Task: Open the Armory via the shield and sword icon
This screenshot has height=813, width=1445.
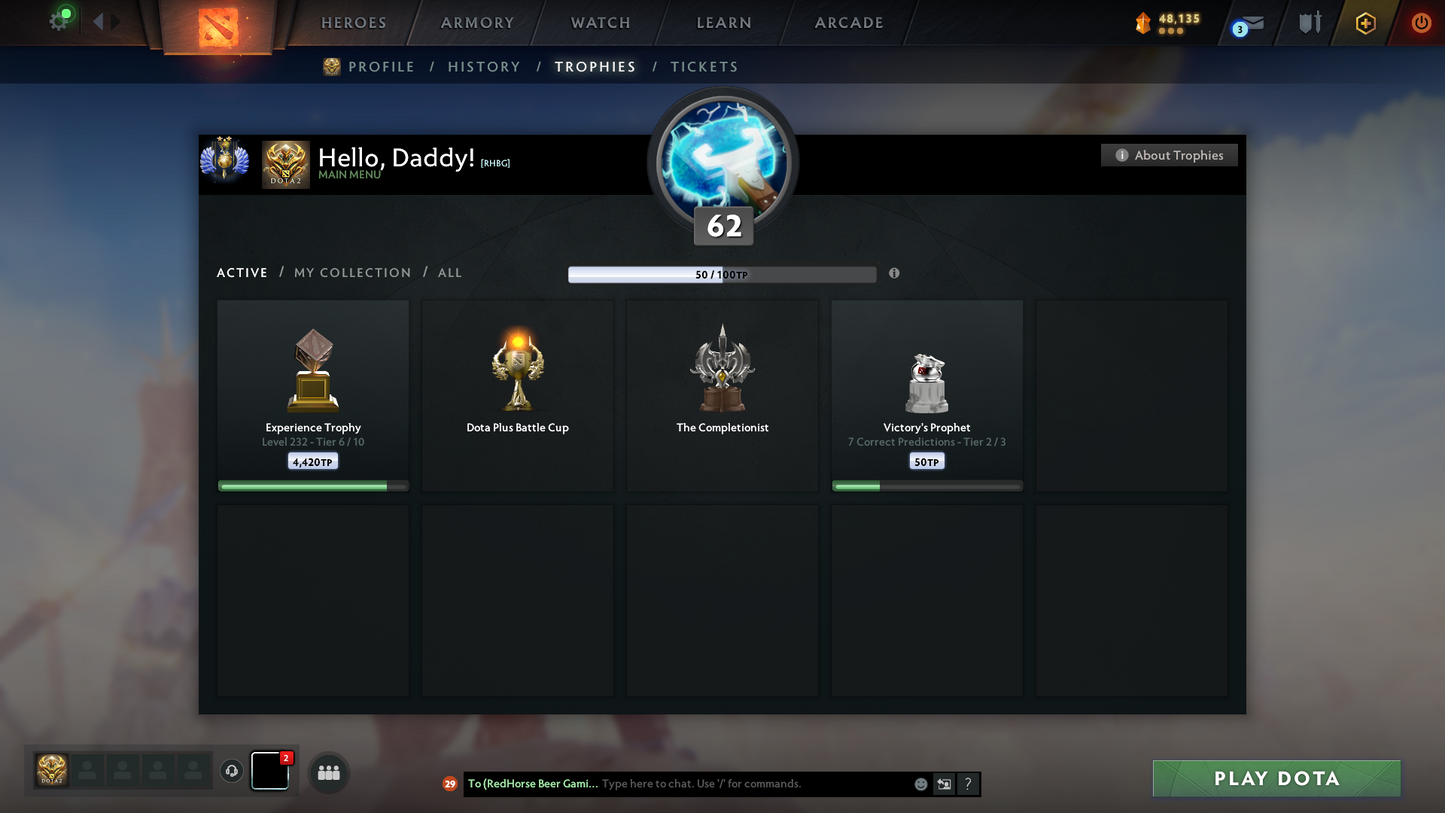Action: point(1310,22)
